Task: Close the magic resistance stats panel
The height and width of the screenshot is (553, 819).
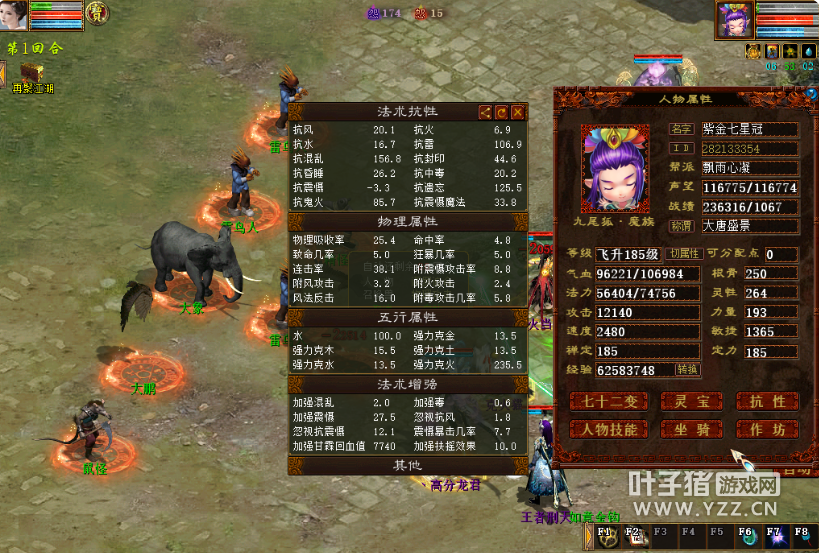Action: (519, 113)
